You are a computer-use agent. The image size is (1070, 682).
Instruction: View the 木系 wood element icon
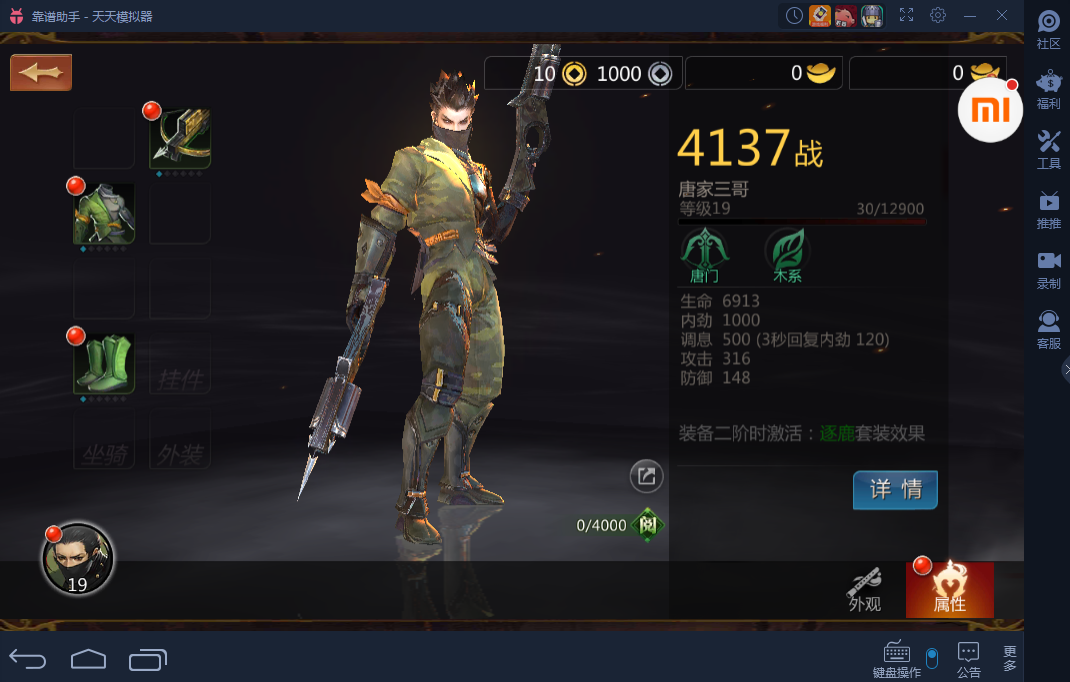click(x=787, y=254)
